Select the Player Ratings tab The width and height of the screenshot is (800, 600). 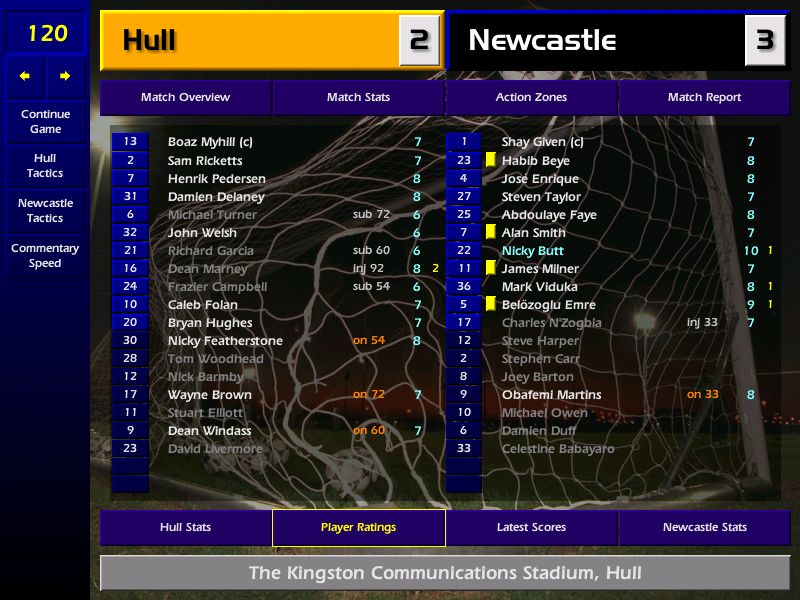[x=358, y=528]
